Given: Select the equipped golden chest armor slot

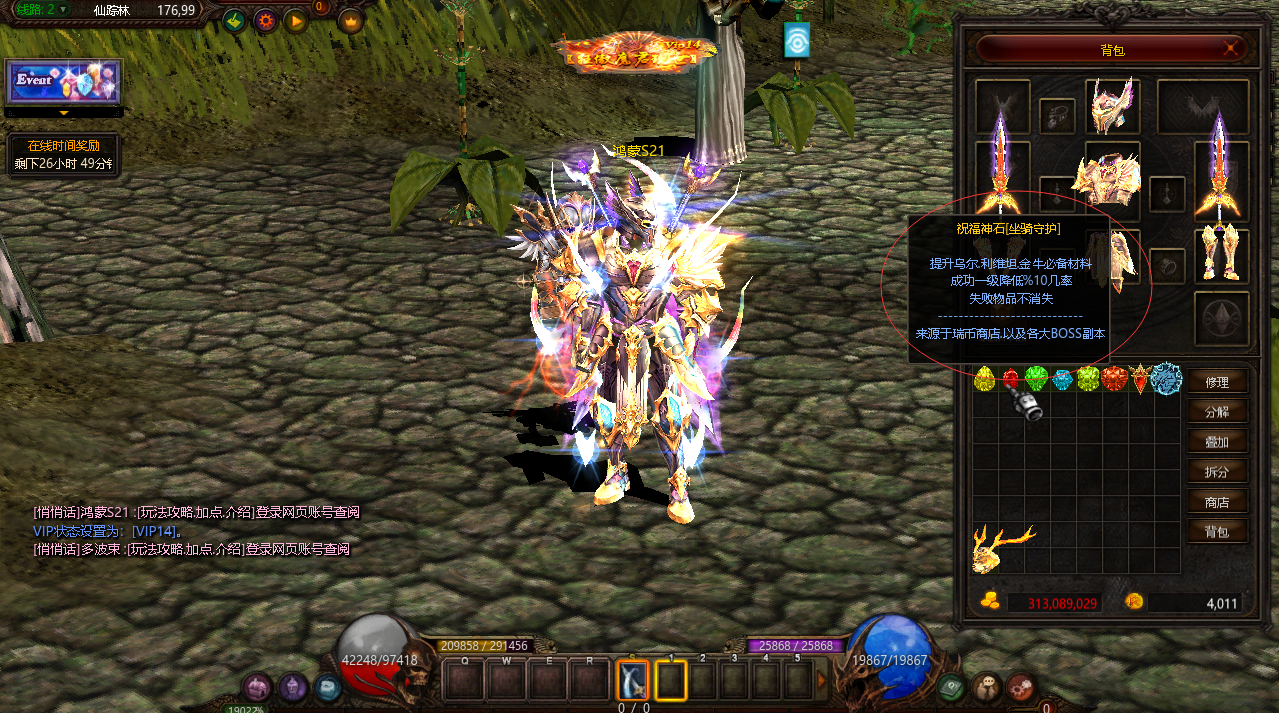Looking at the screenshot, I should click(x=1110, y=179).
